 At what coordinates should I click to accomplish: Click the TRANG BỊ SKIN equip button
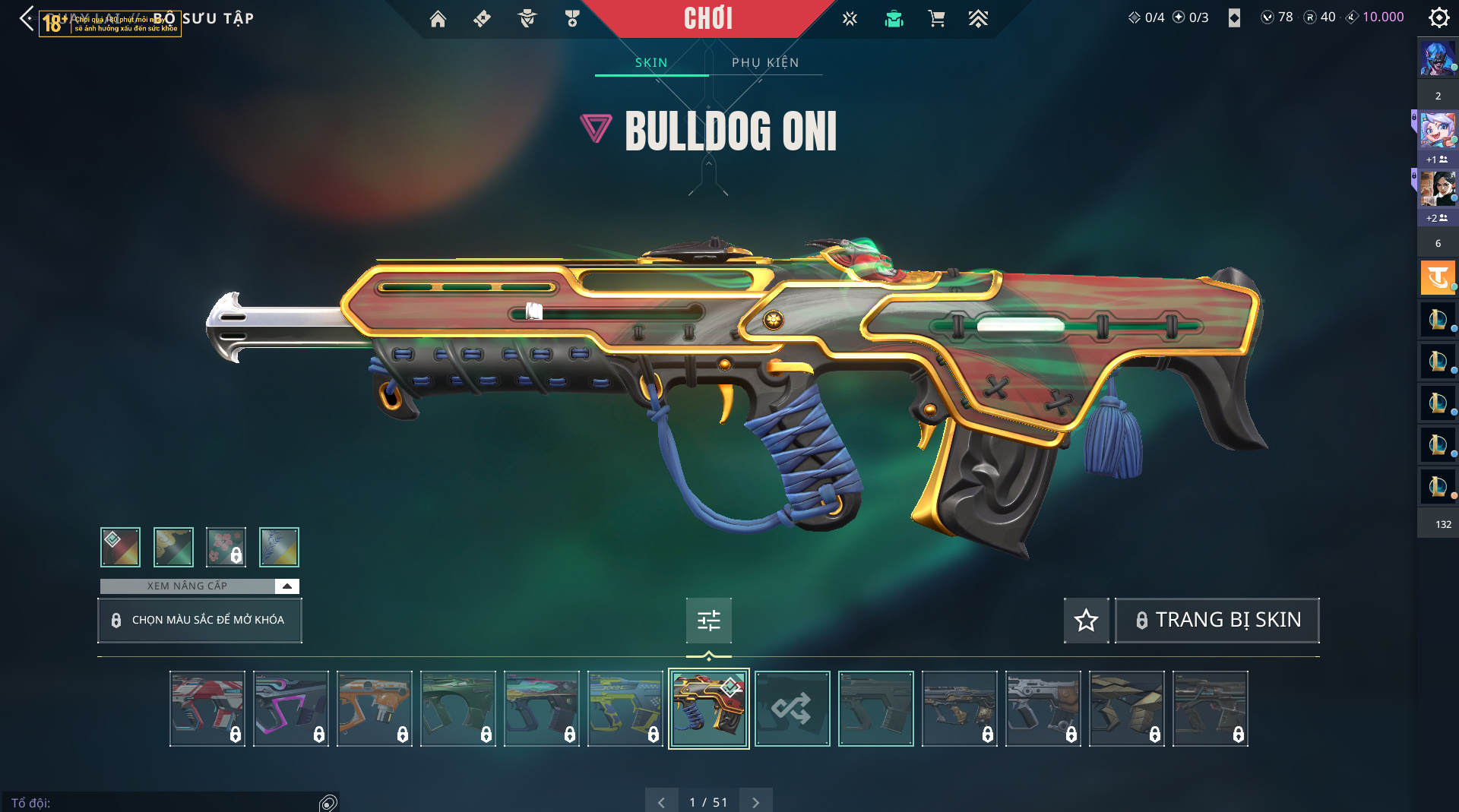point(1217,621)
